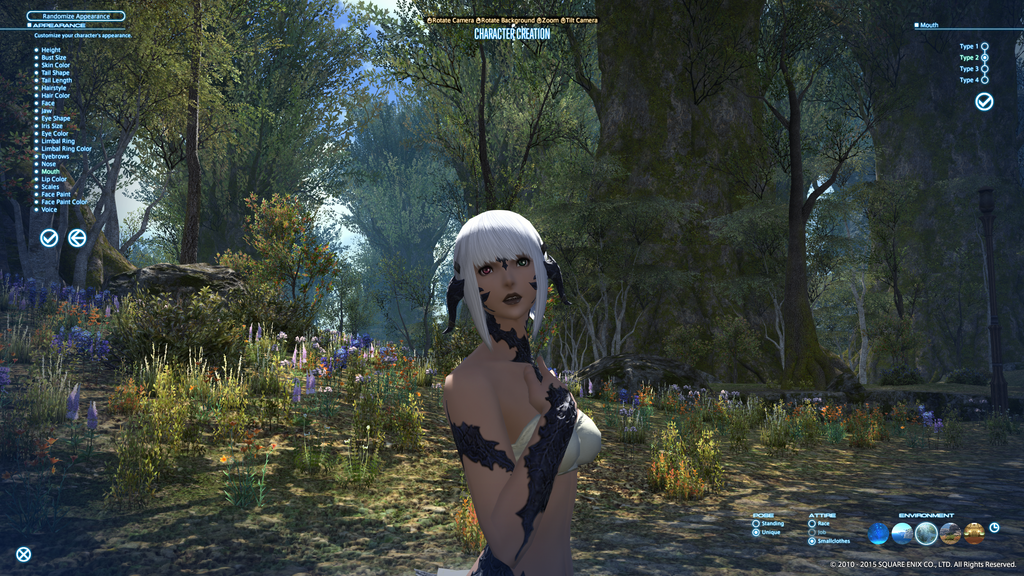Open the Face Paint option
Screen dimensions: 1024x576
click(56, 194)
